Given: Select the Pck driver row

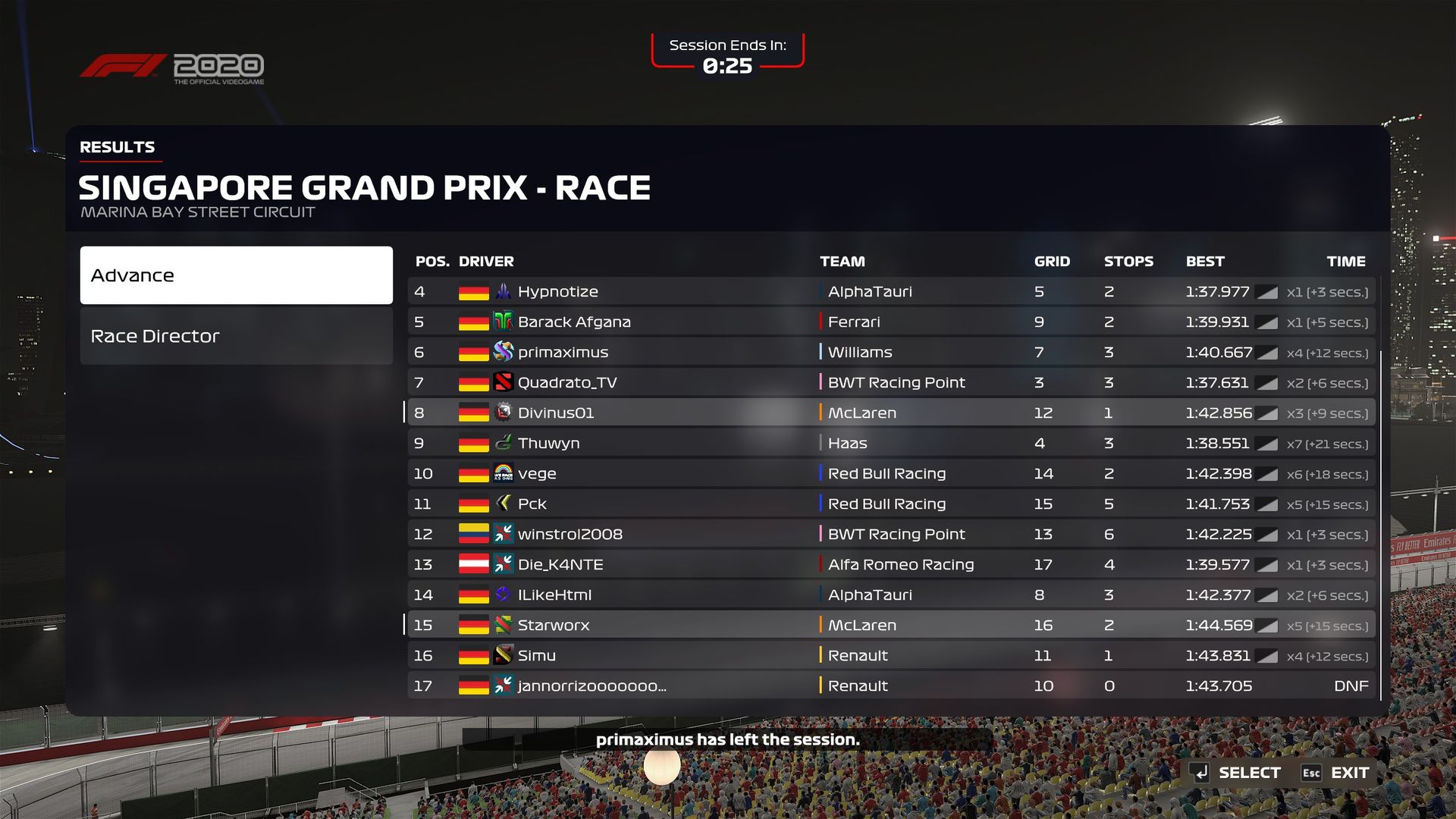Looking at the screenshot, I should 891,504.
